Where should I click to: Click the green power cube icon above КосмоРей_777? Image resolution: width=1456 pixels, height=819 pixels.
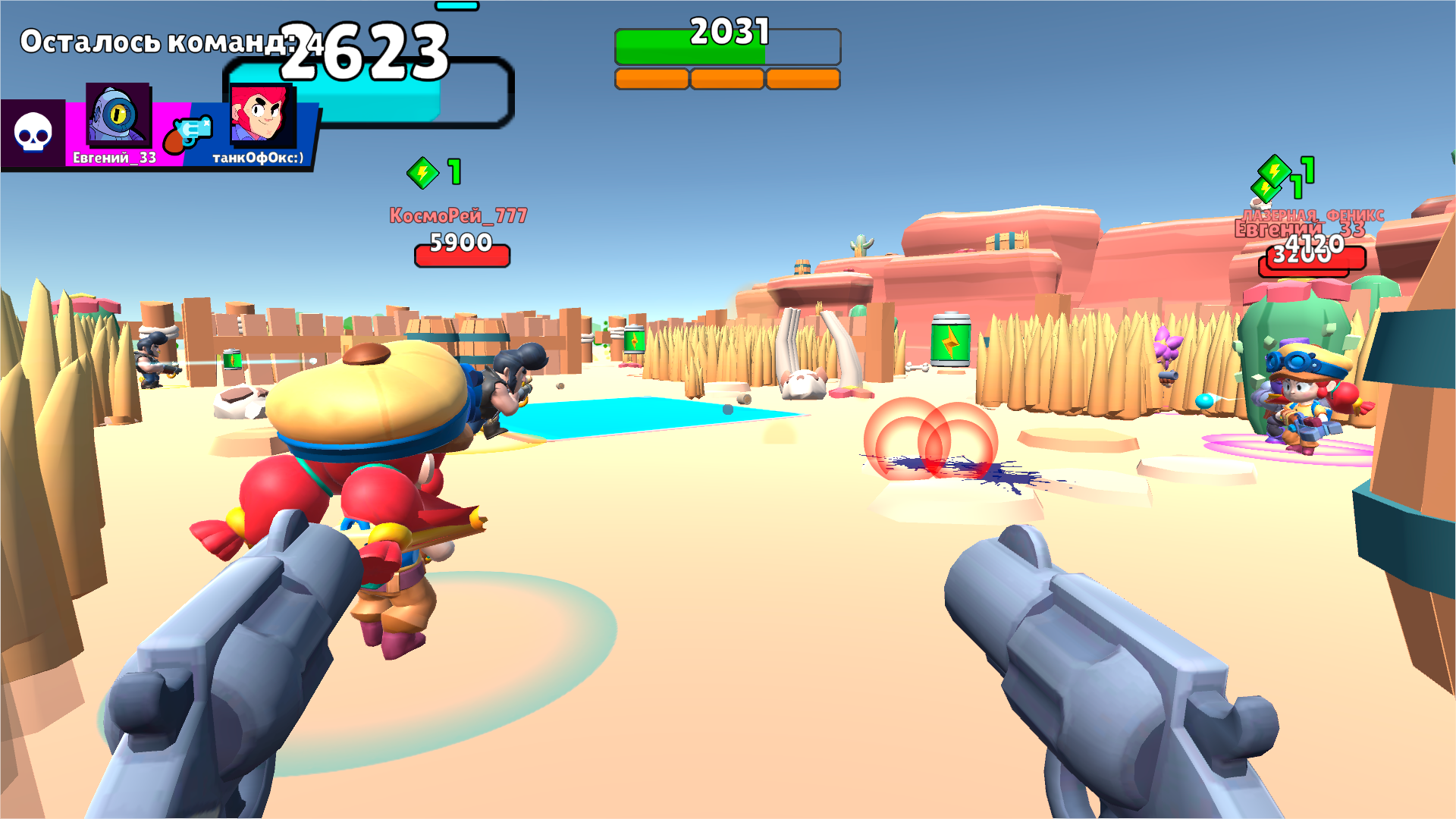click(422, 173)
